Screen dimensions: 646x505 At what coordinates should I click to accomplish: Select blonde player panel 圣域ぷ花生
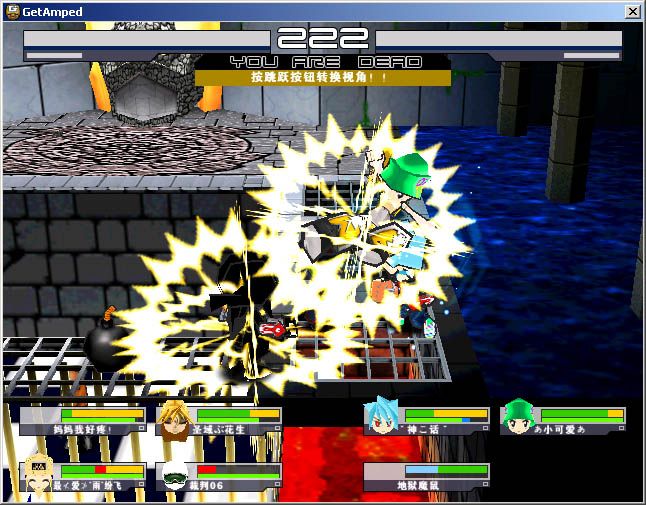coord(220,421)
